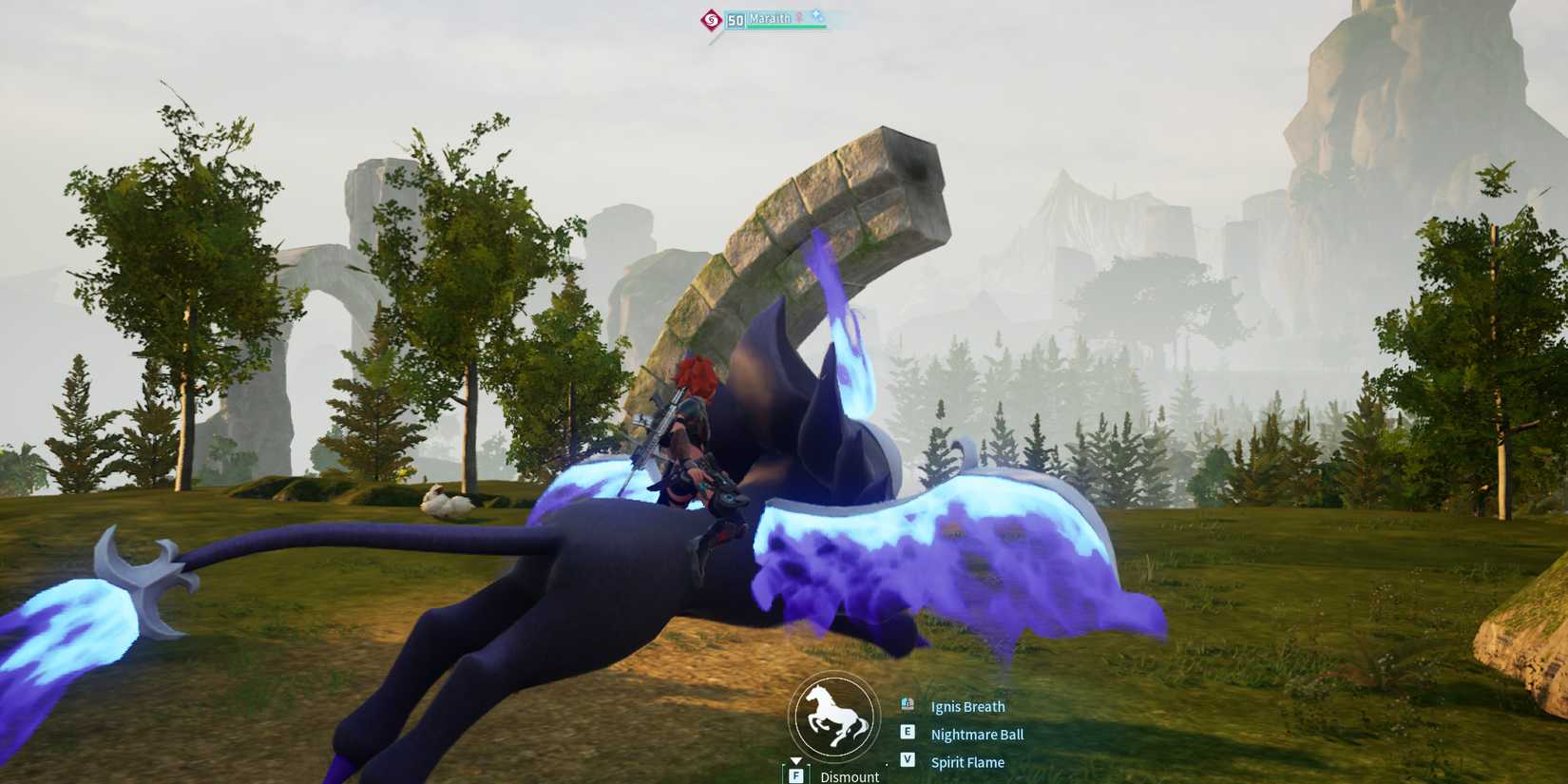Click the level 50 badge on the nameplate
The height and width of the screenshot is (784, 1568).
coord(735,20)
